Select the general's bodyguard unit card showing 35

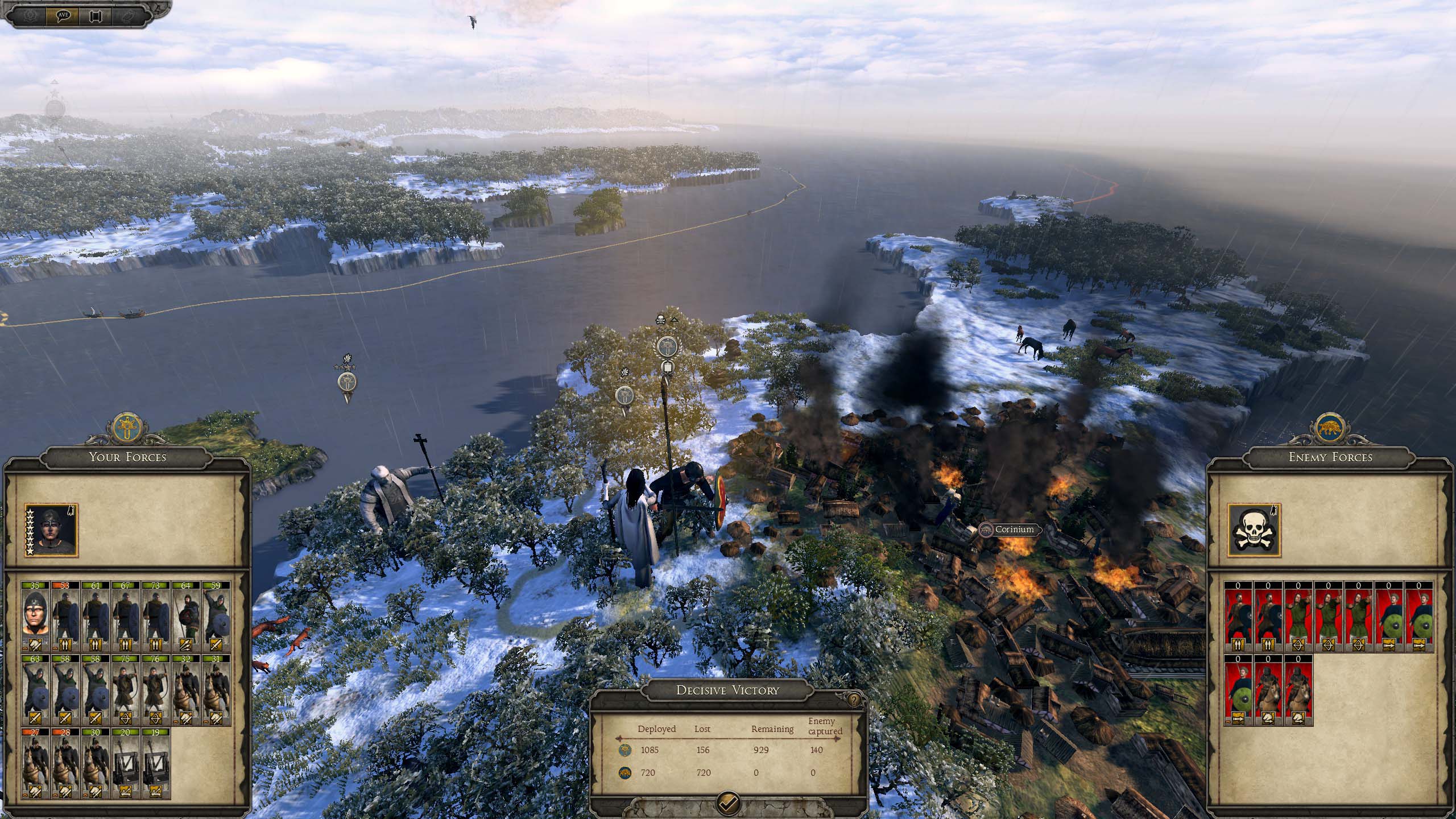tap(36, 615)
